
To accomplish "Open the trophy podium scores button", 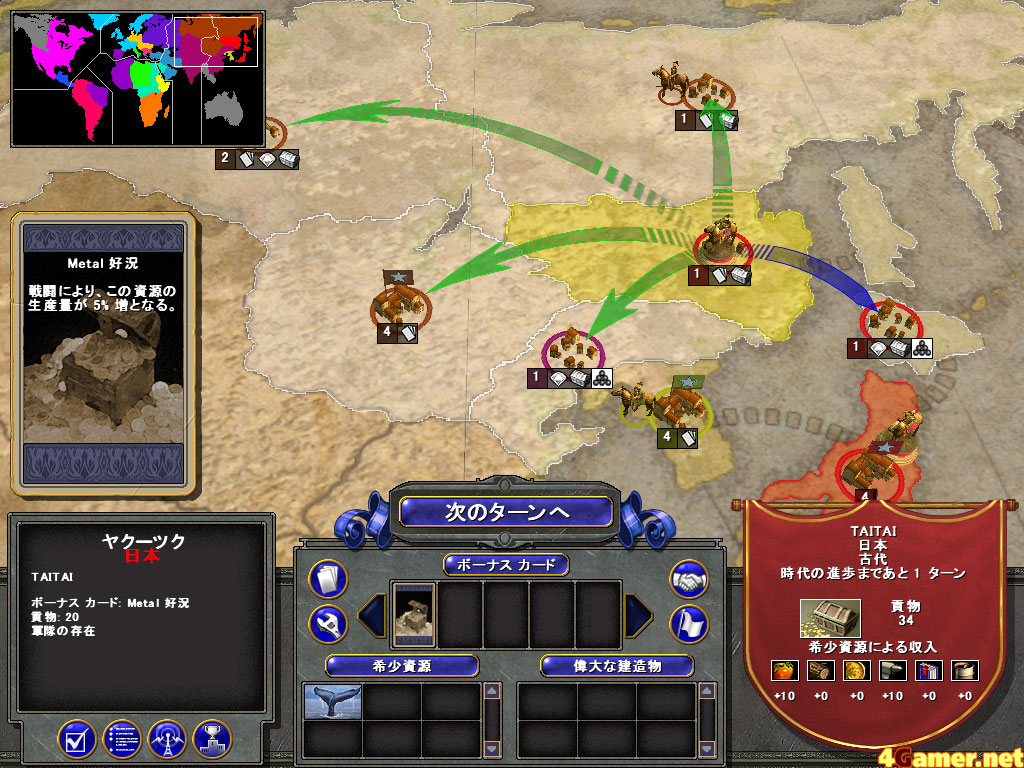I will (x=212, y=739).
